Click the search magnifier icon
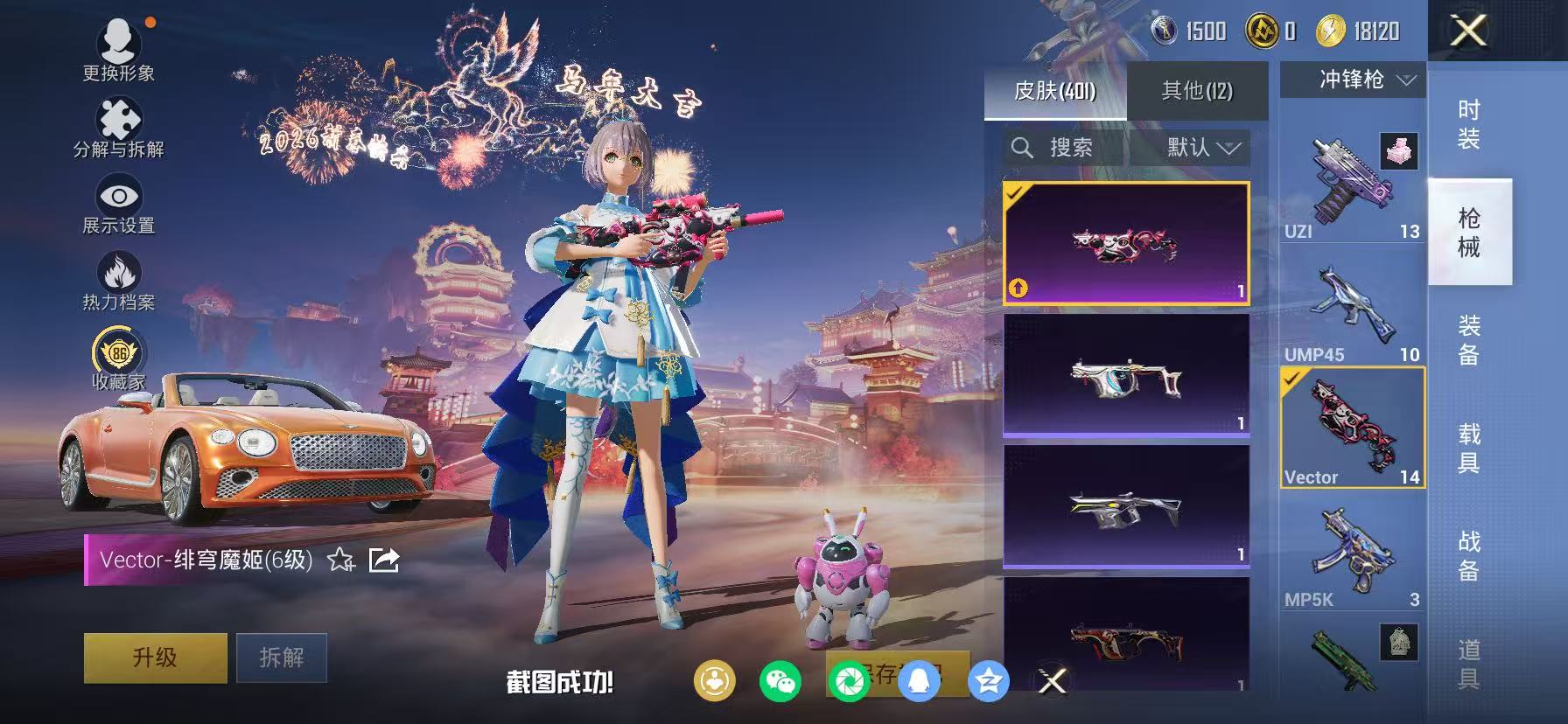This screenshot has height=724, width=1568. coord(1024,148)
